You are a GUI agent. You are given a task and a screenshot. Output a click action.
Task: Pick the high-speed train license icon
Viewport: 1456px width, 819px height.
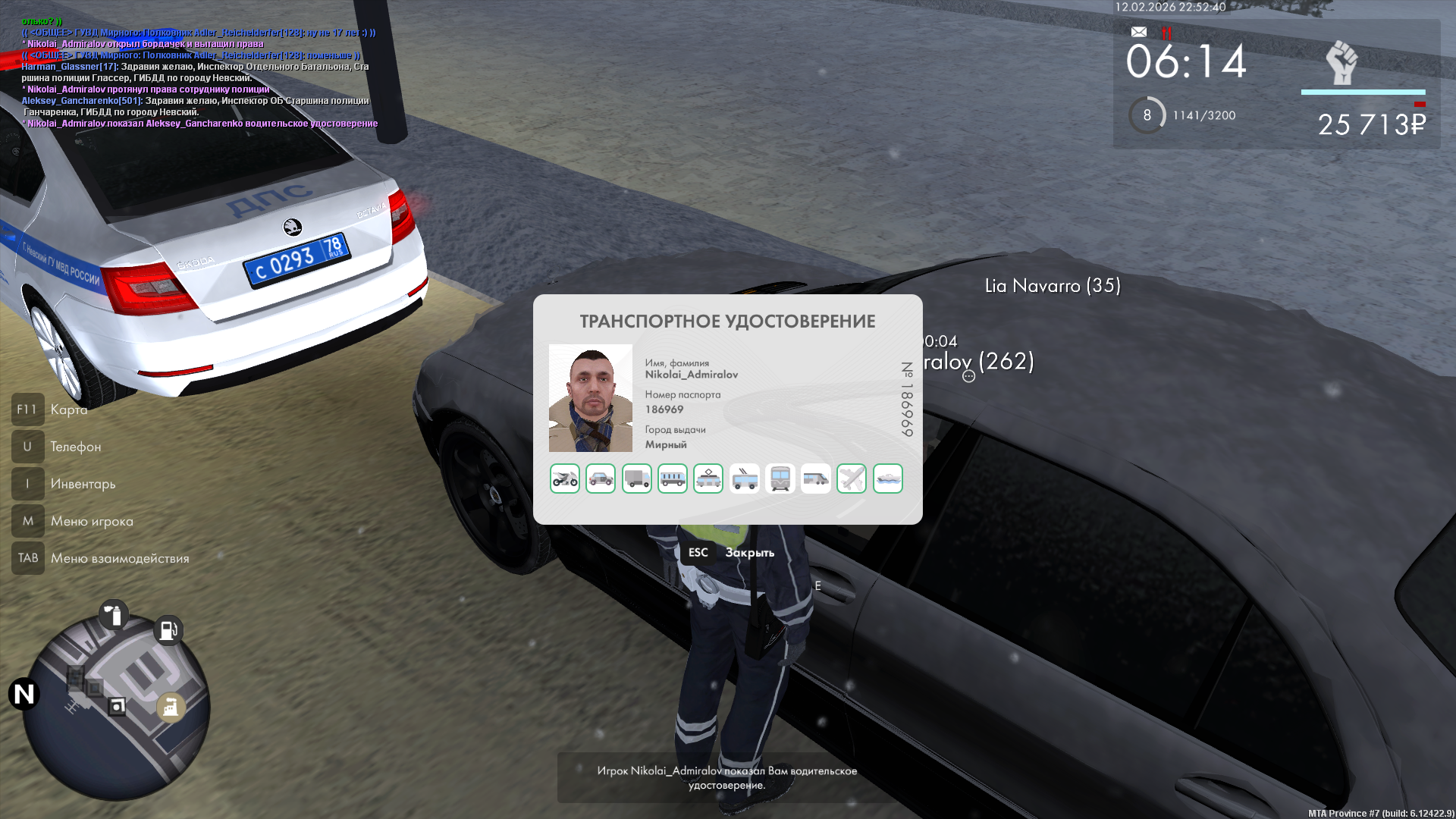816,479
